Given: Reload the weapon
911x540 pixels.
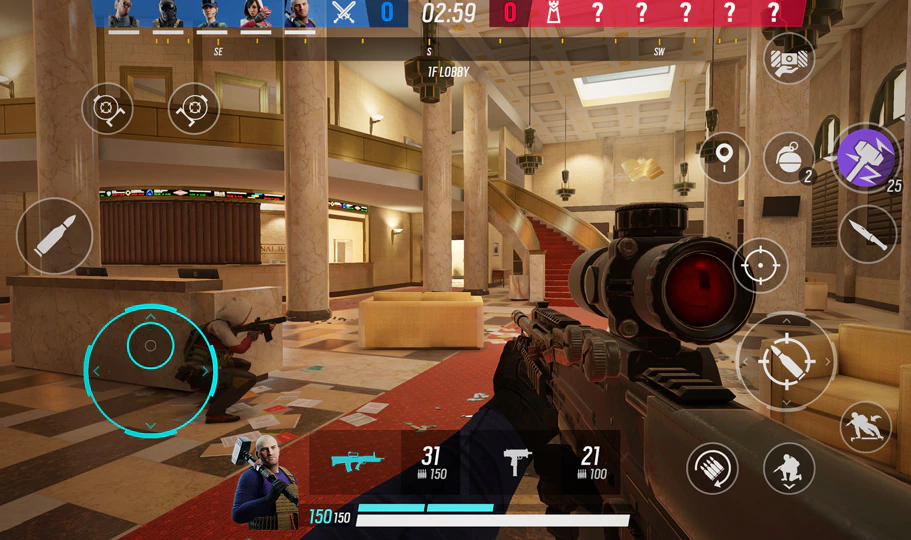Looking at the screenshot, I should [712, 467].
